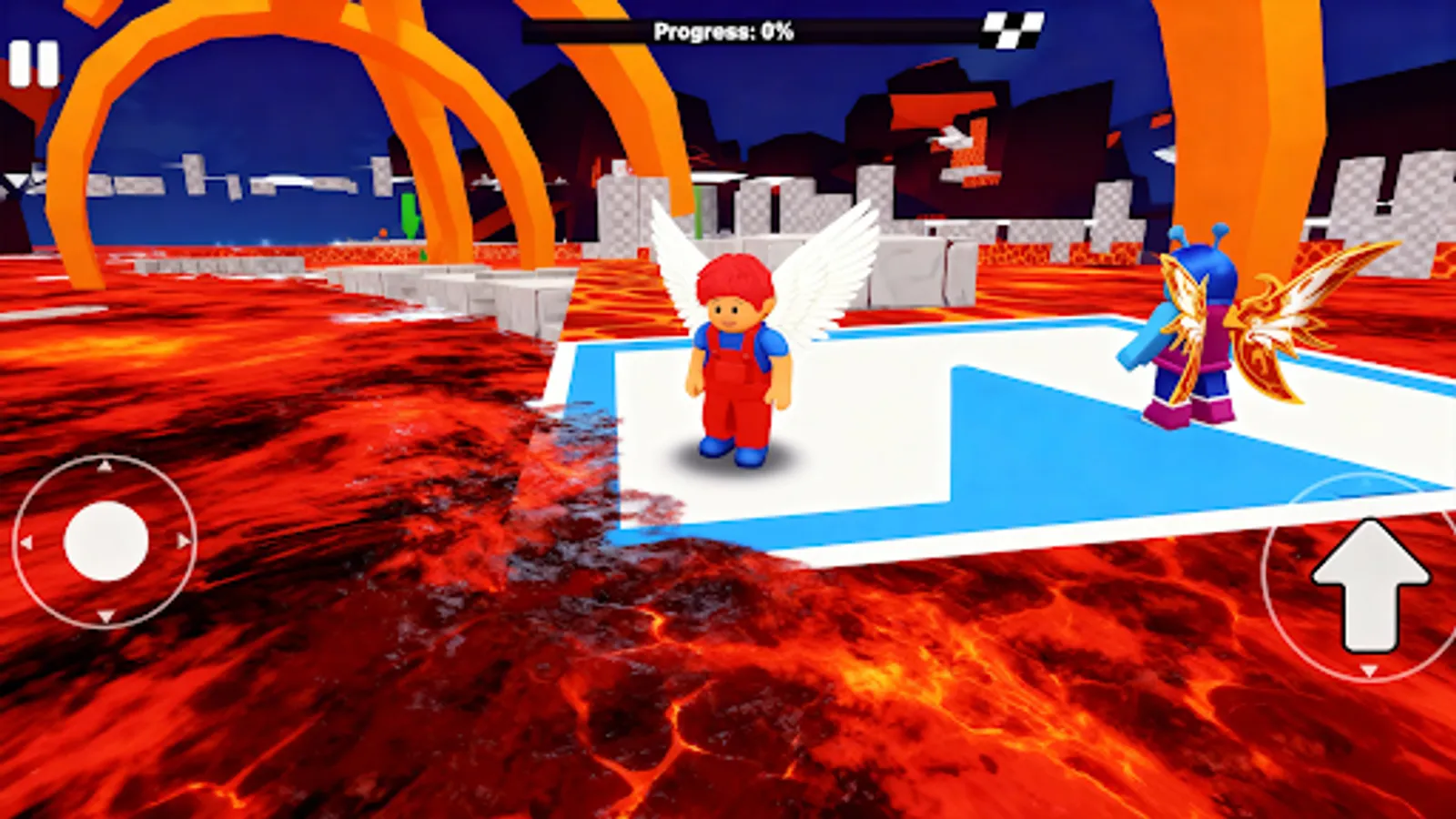Tap the joystick's upward expander triangle

(104, 465)
